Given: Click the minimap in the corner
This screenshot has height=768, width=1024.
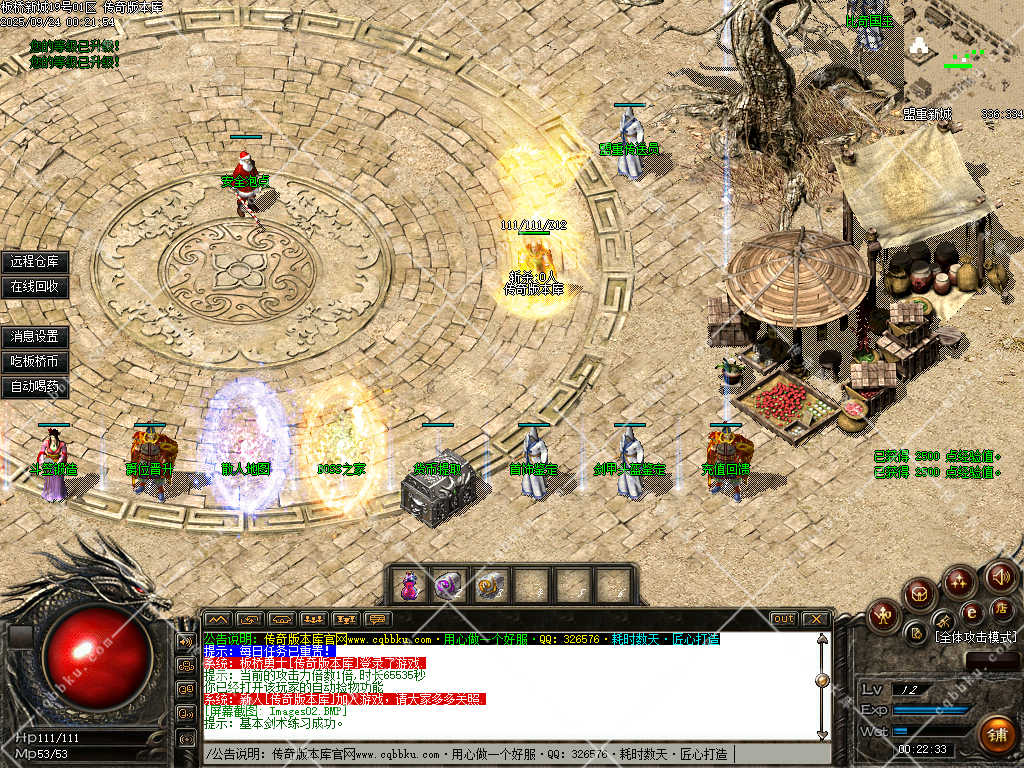Looking at the screenshot, I should click(x=962, y=55).
